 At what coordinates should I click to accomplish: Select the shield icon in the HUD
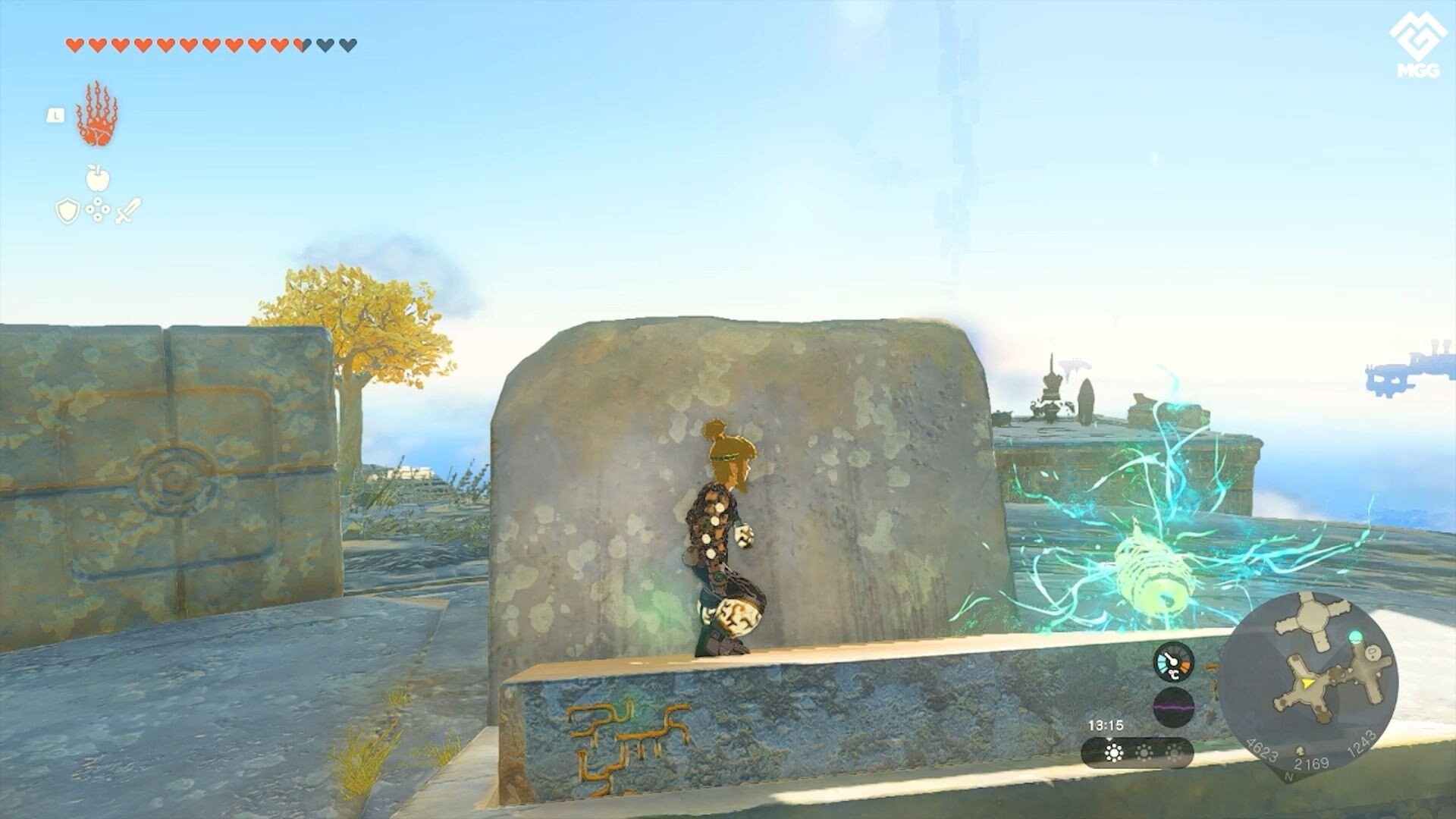click(67, 209)
